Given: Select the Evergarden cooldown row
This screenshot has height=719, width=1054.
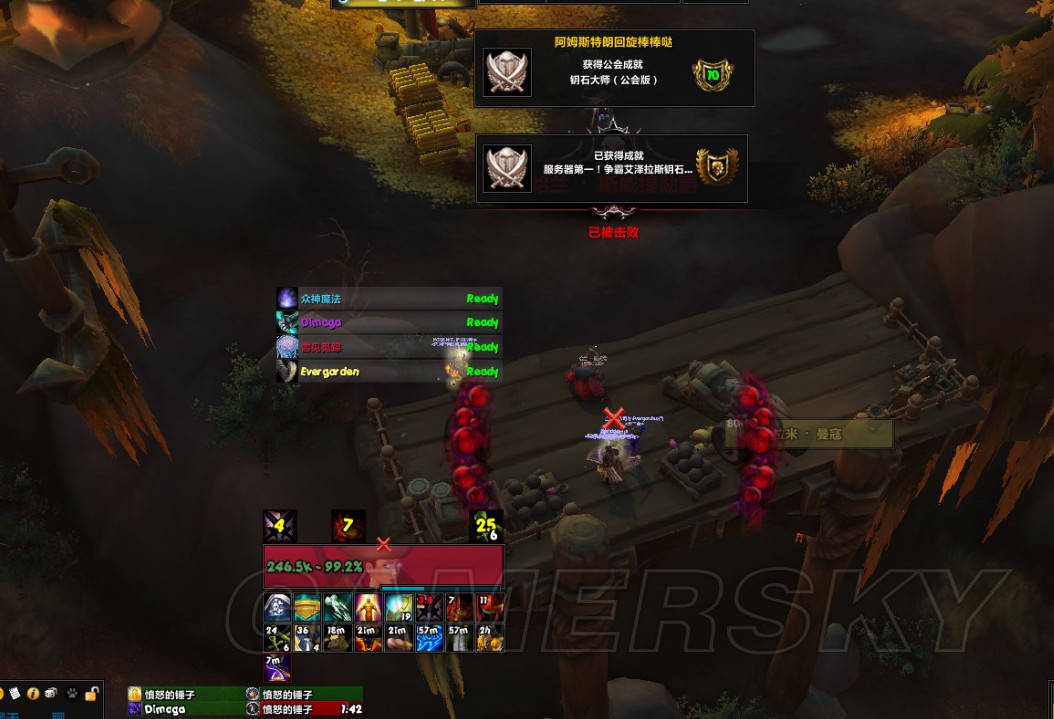Looking at the screenshot, I should coord(388,371).
